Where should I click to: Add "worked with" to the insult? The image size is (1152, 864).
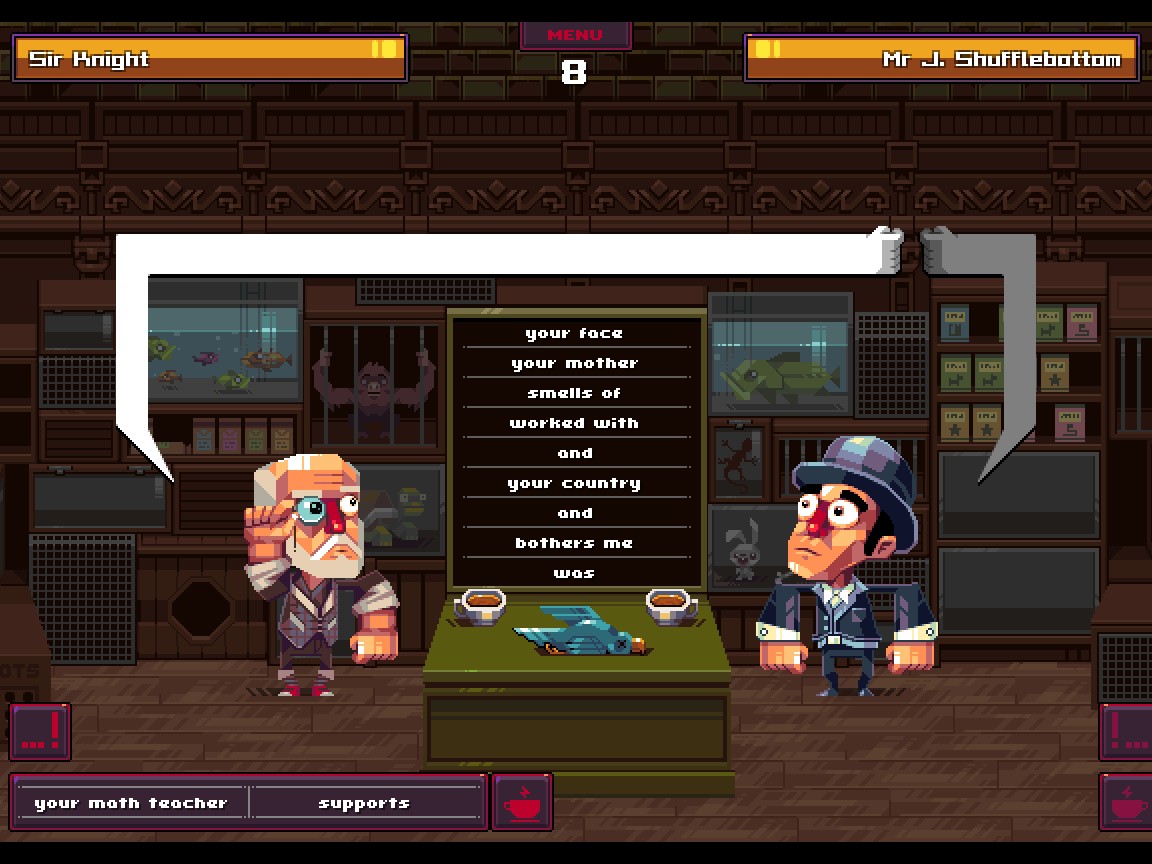(575, 423)
